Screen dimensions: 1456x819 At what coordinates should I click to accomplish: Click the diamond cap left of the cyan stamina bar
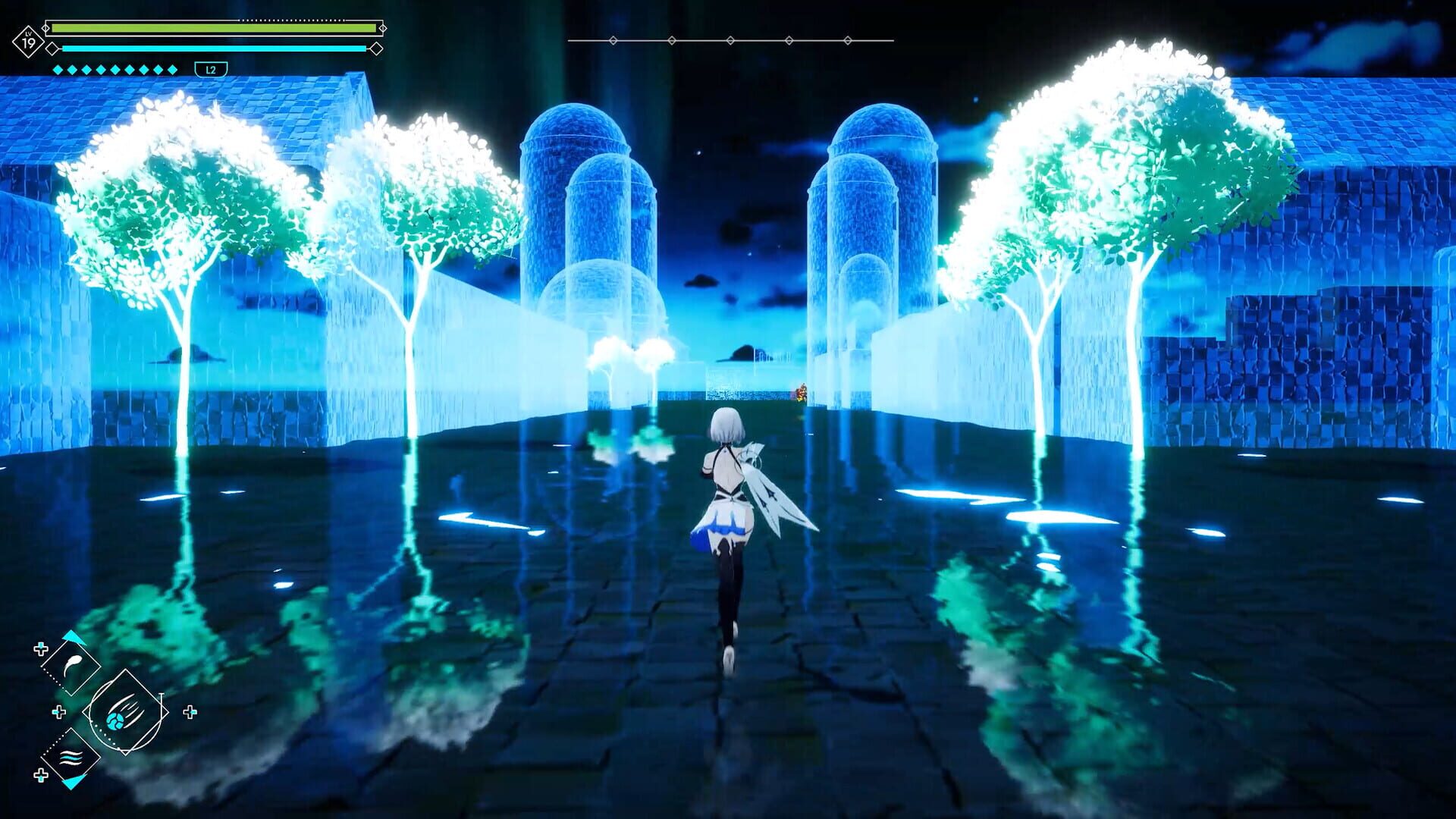[51, 49]
